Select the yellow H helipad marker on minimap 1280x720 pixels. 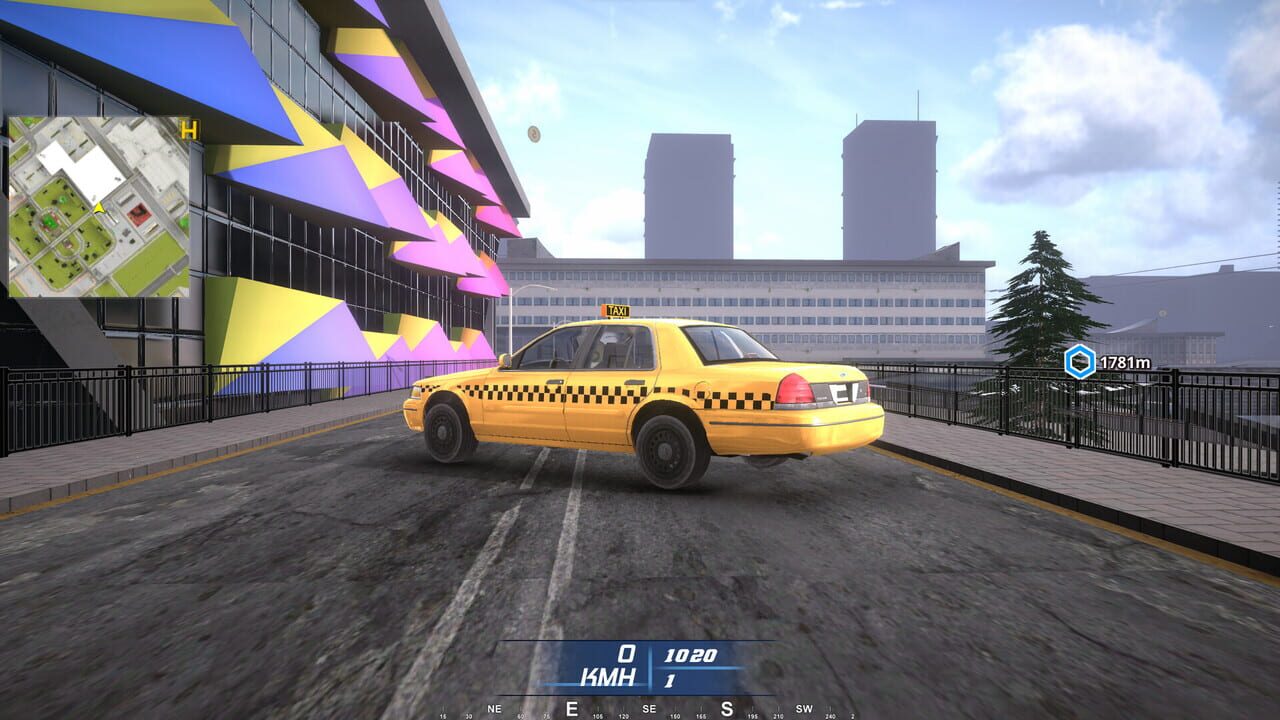click(x=188, y=131)
